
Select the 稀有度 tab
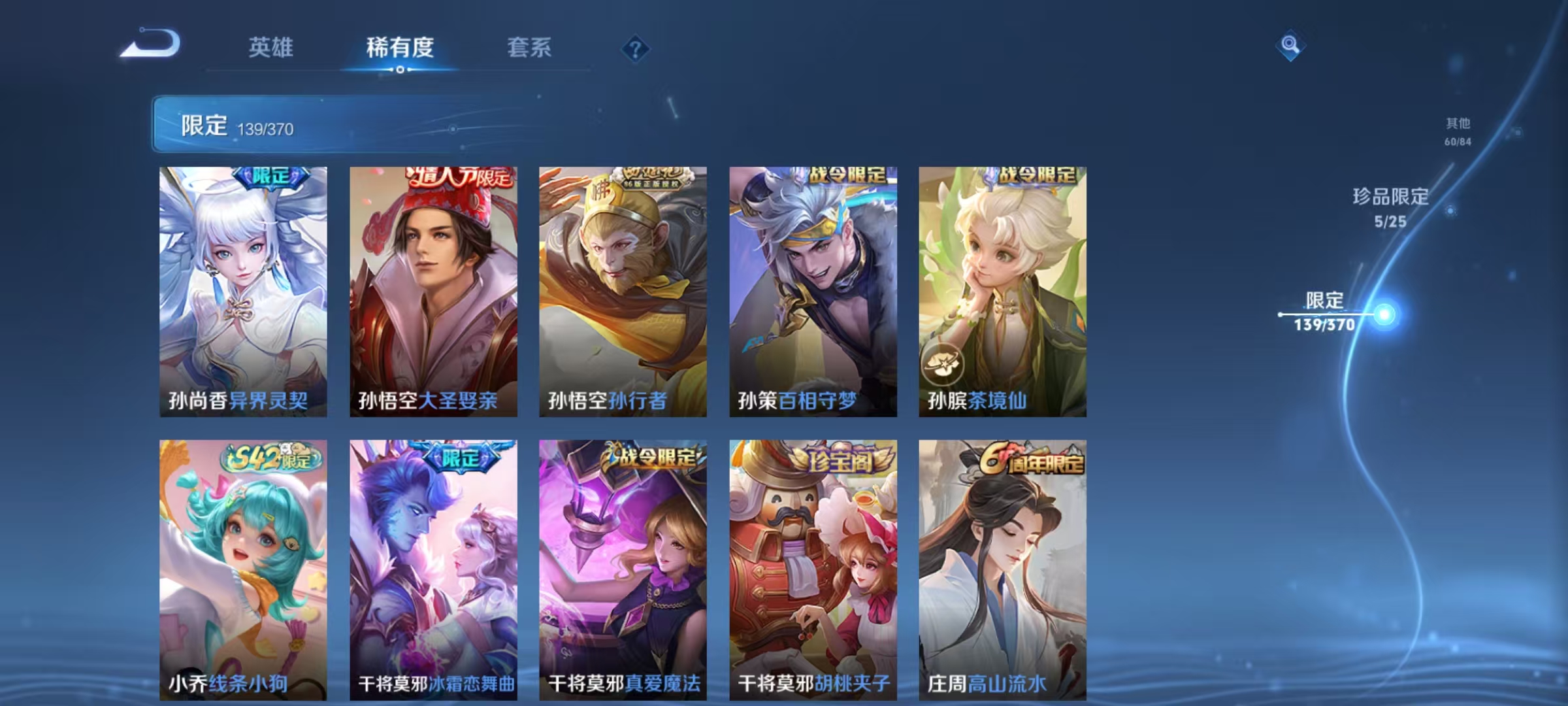click(x=400, y=48)
